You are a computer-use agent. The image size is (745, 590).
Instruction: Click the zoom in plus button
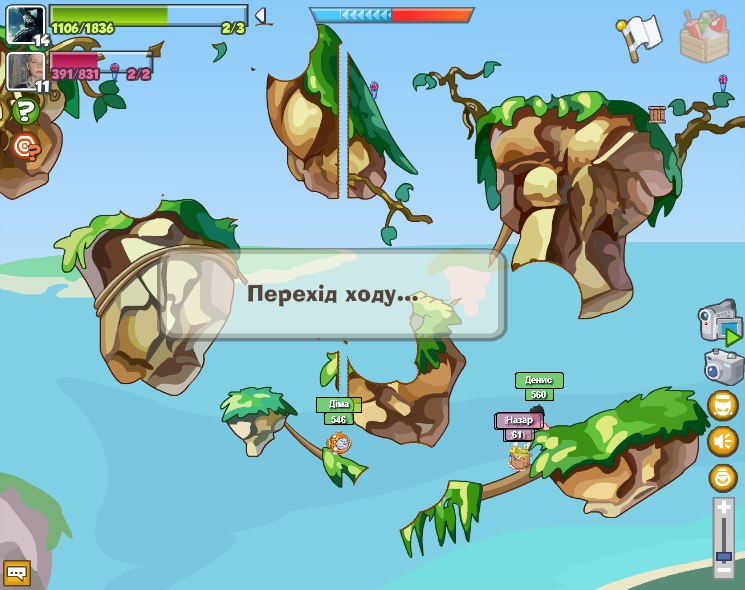(x=724, y=508)
